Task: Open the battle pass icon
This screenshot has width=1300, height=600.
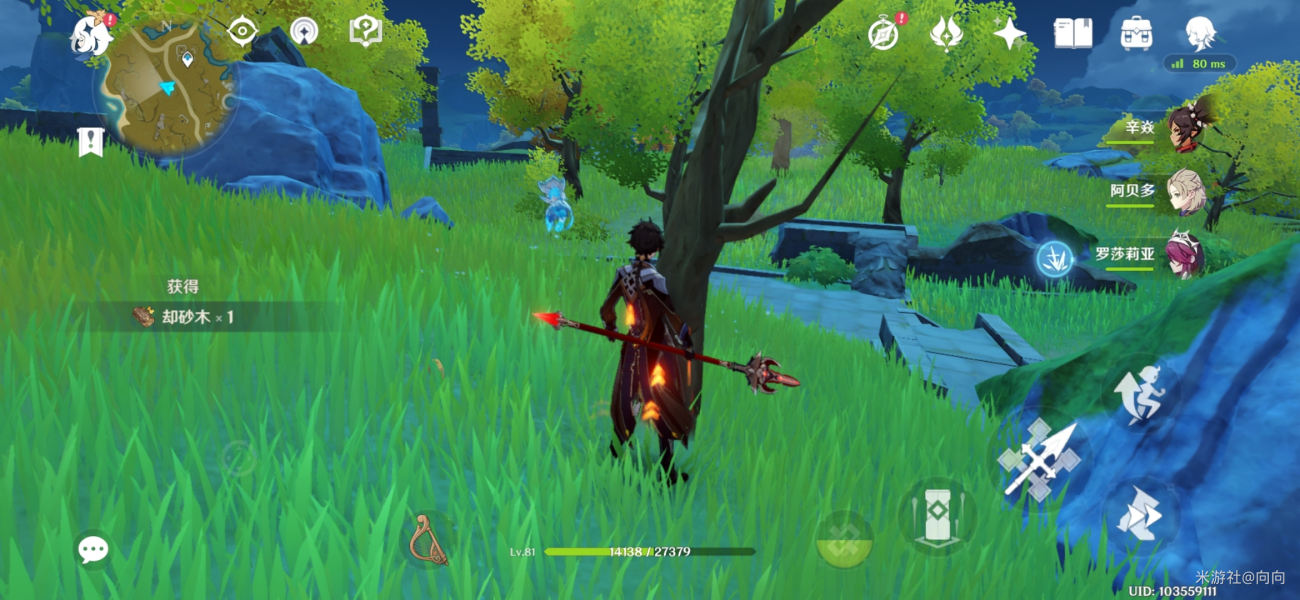Action: click(946, 34)
